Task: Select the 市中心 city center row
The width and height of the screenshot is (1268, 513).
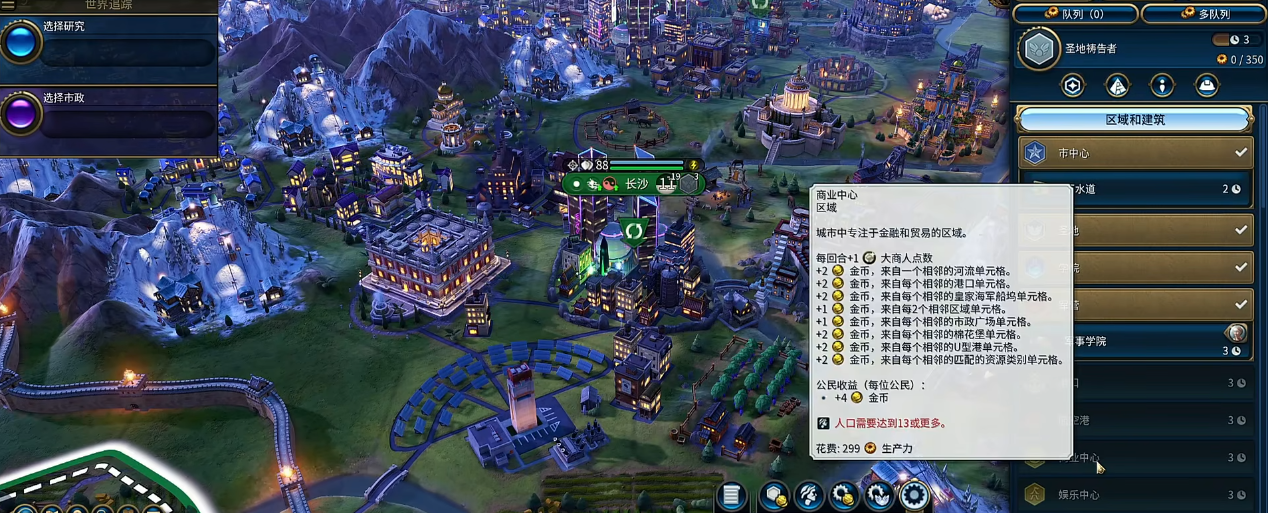Action: [1134, 153]
